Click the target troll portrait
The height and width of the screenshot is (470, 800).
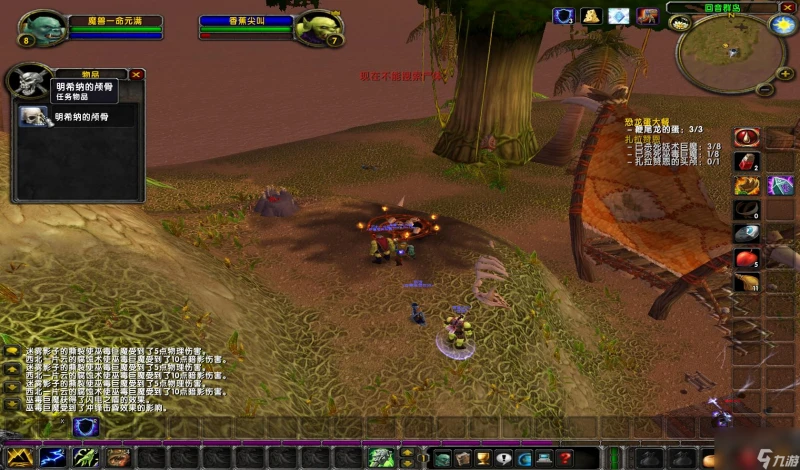(319, 29)
